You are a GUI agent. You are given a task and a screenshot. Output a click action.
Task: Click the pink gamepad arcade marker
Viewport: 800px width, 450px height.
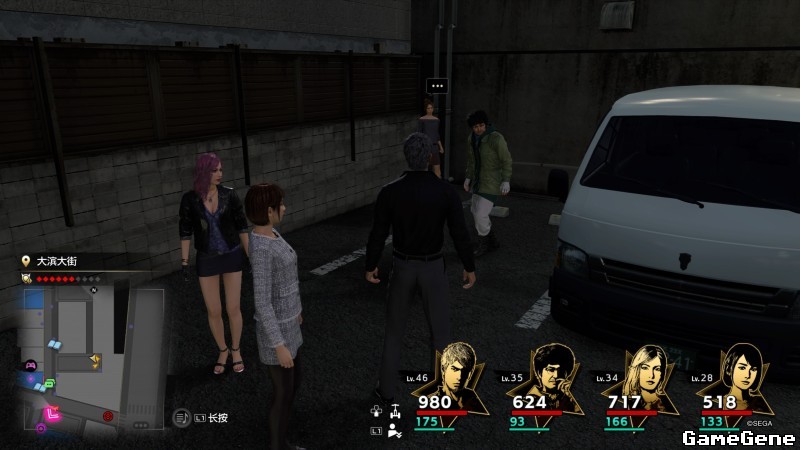(30, 367)
